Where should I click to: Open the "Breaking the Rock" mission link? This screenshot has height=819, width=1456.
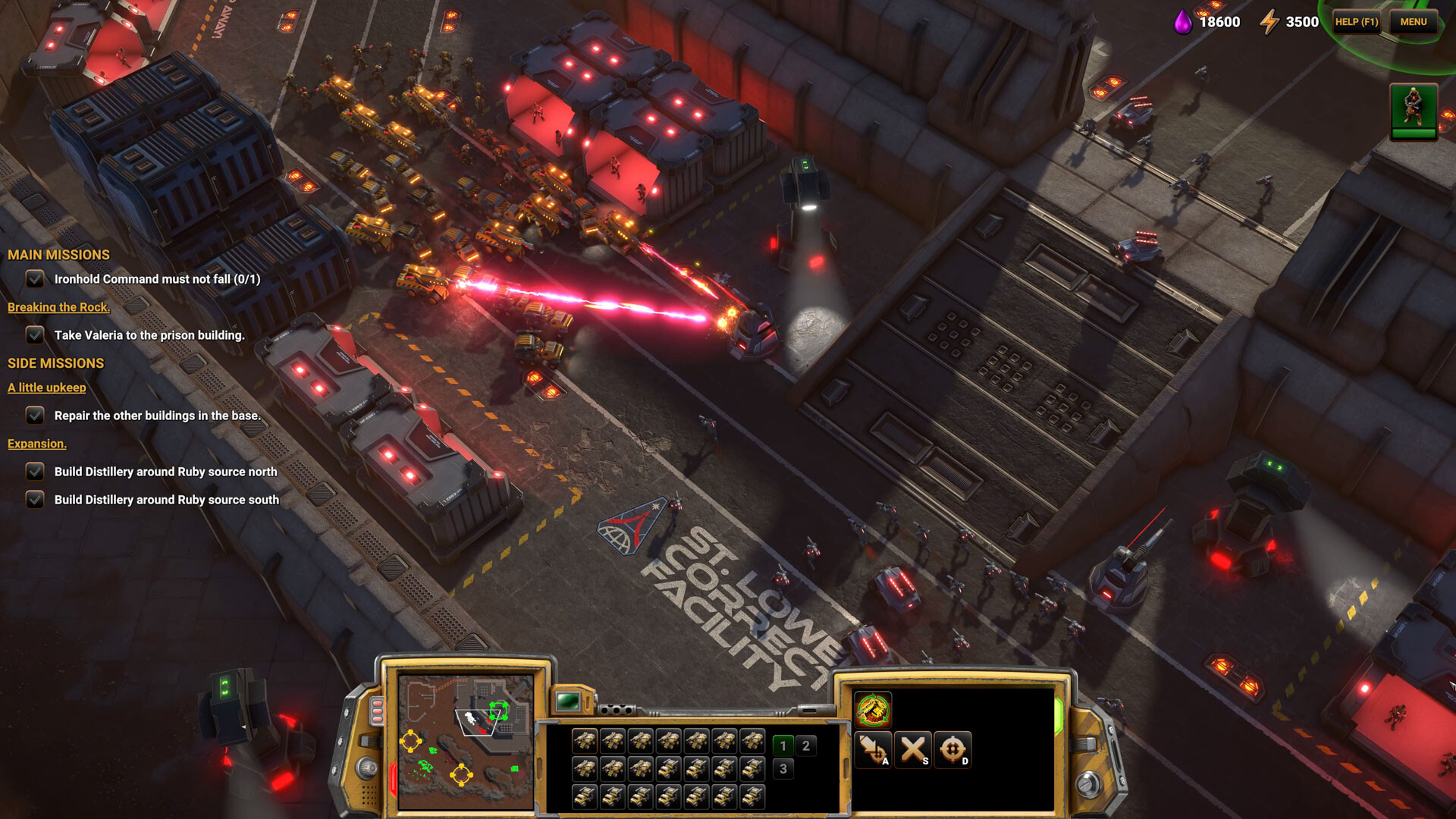coord(58,307)
